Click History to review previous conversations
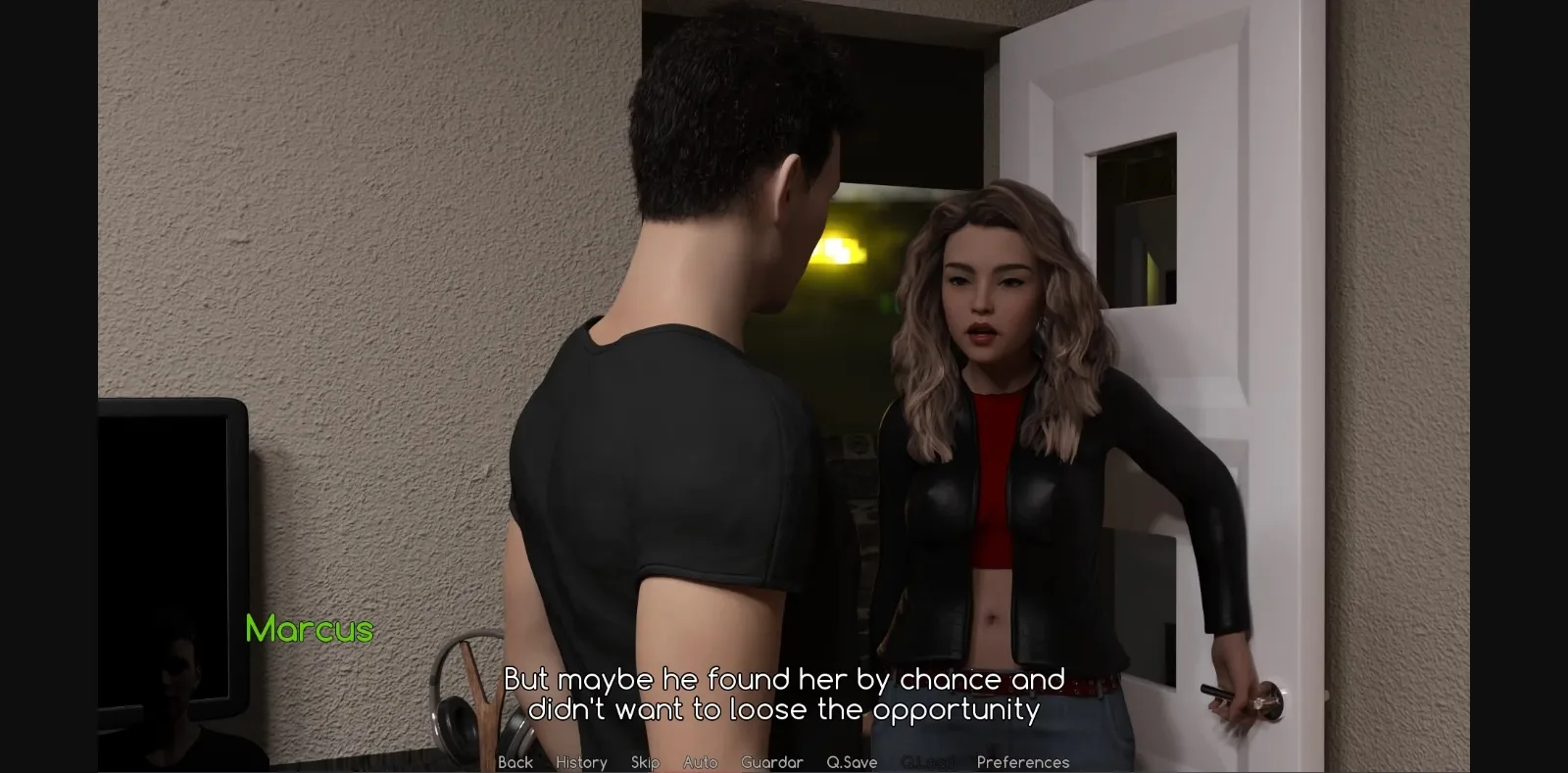The height and width of the screenshot is (773, 1568). [581, 762]
